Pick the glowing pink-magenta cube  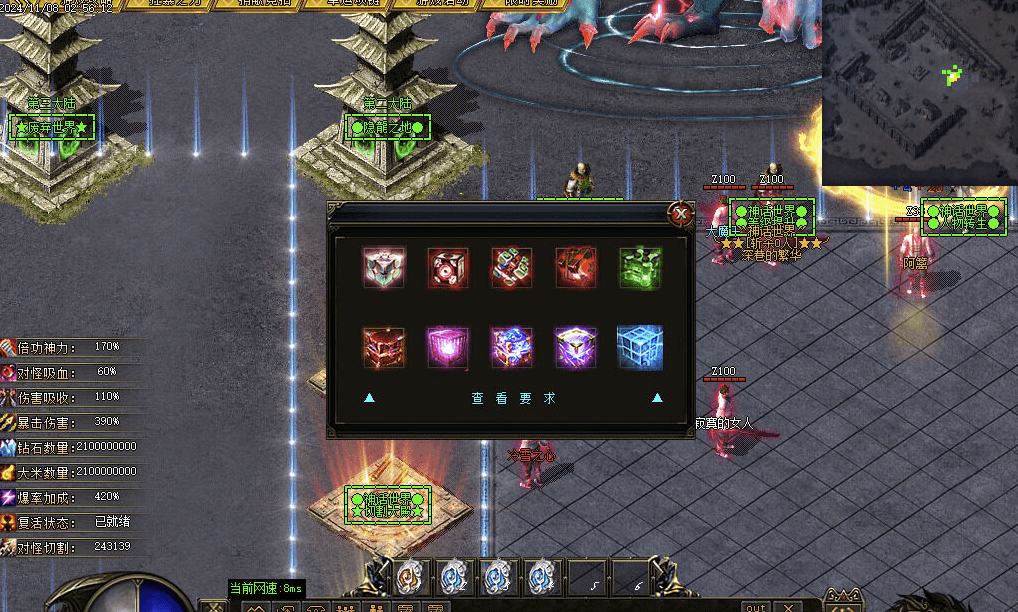pos(448,347)
